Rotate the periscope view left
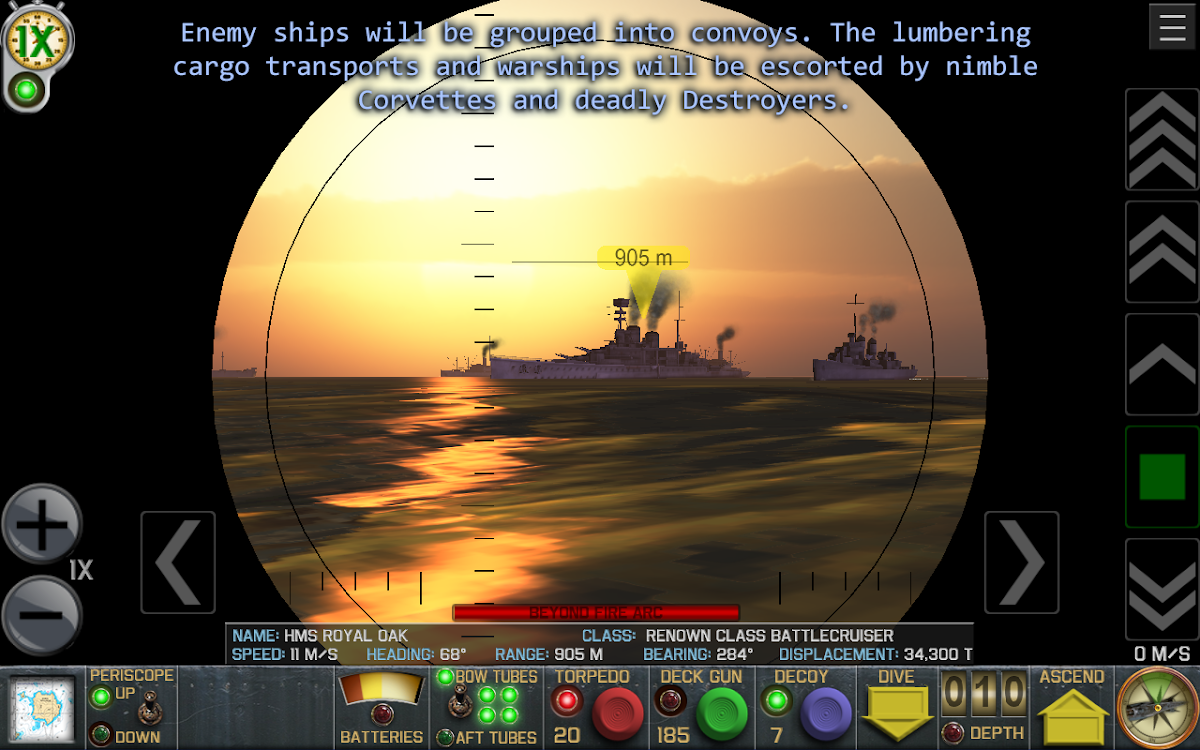Image resolution: width=1200 pixels, height=750 pixels. [x=178, y=562]
